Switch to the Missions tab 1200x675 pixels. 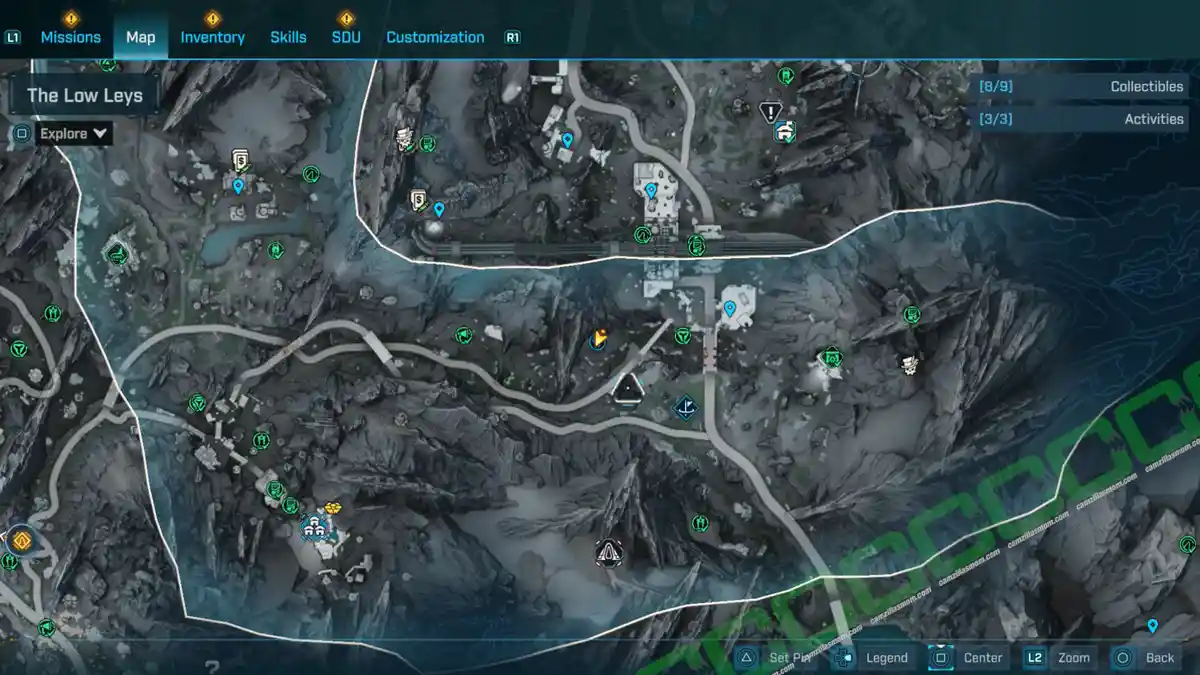tap(70, 37)
